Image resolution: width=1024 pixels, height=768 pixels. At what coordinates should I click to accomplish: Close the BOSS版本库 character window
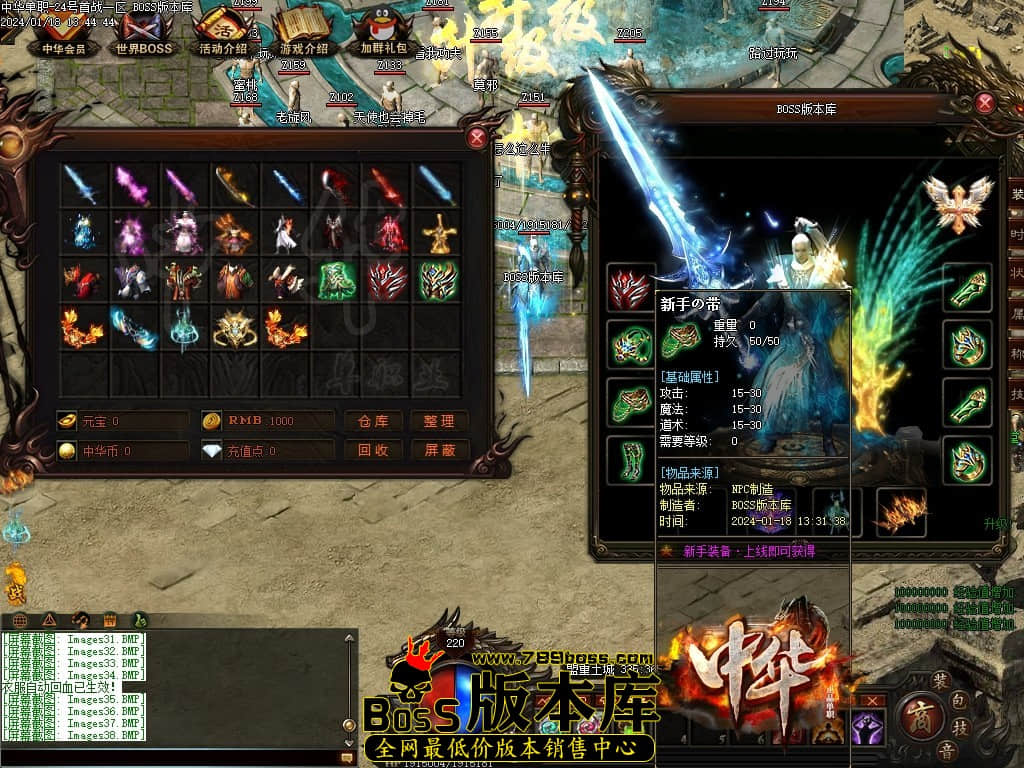985,102
